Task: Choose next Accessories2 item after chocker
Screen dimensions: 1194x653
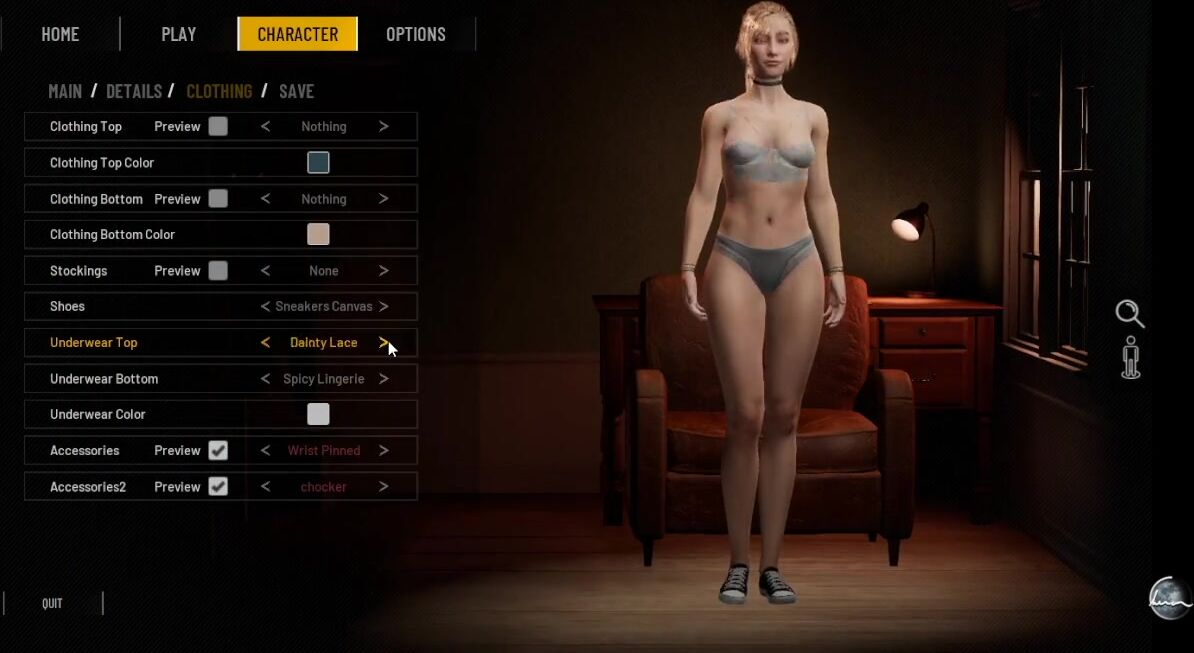Action: 383,487
